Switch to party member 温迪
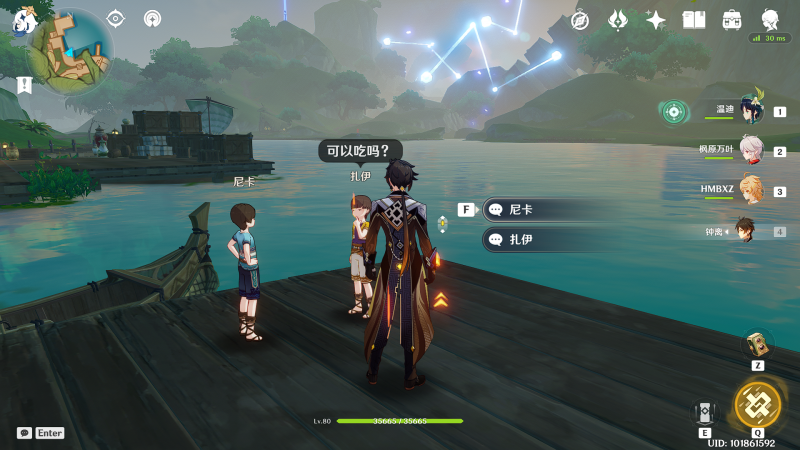The image size is (800, 450). point(751,112)
